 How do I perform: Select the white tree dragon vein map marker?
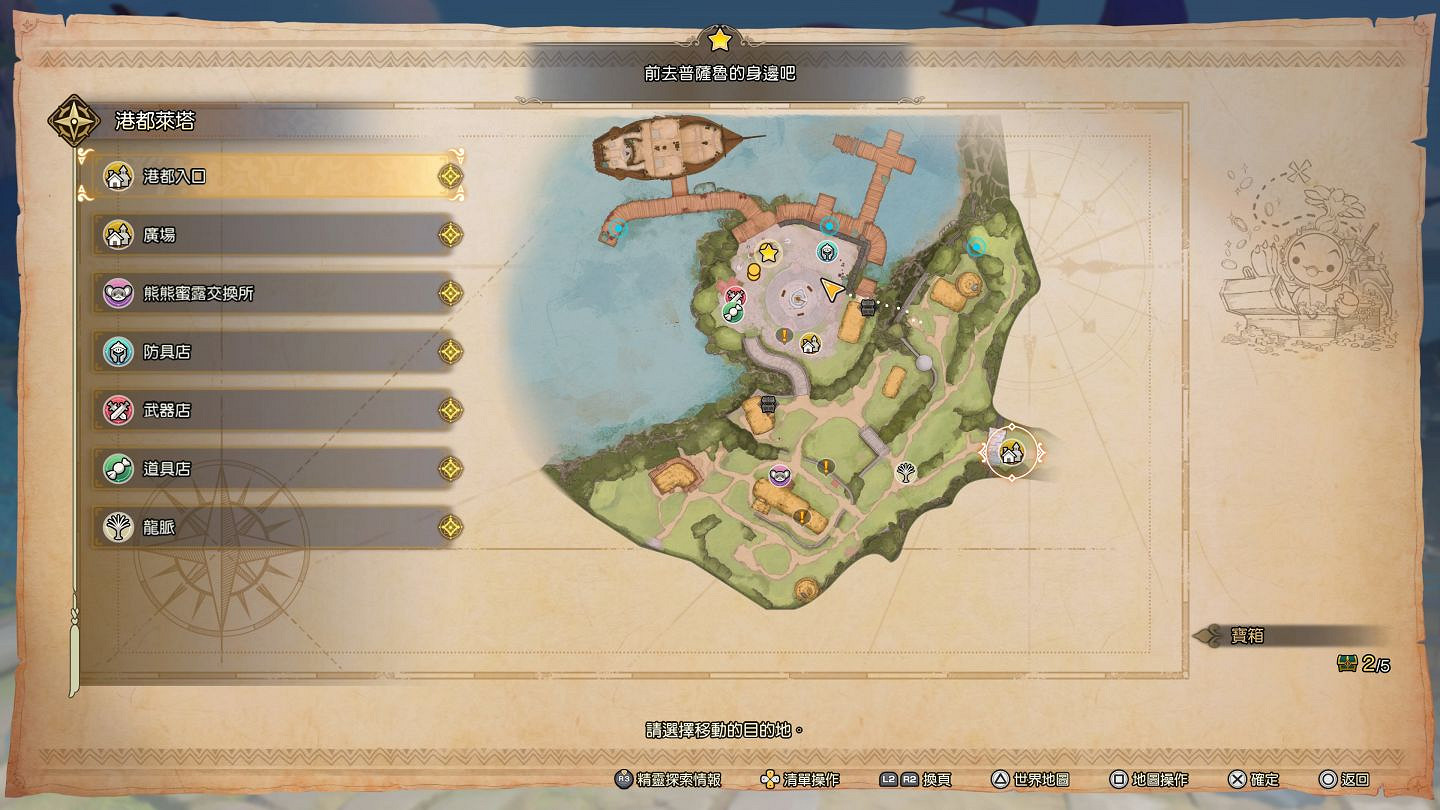coord(907,471)
